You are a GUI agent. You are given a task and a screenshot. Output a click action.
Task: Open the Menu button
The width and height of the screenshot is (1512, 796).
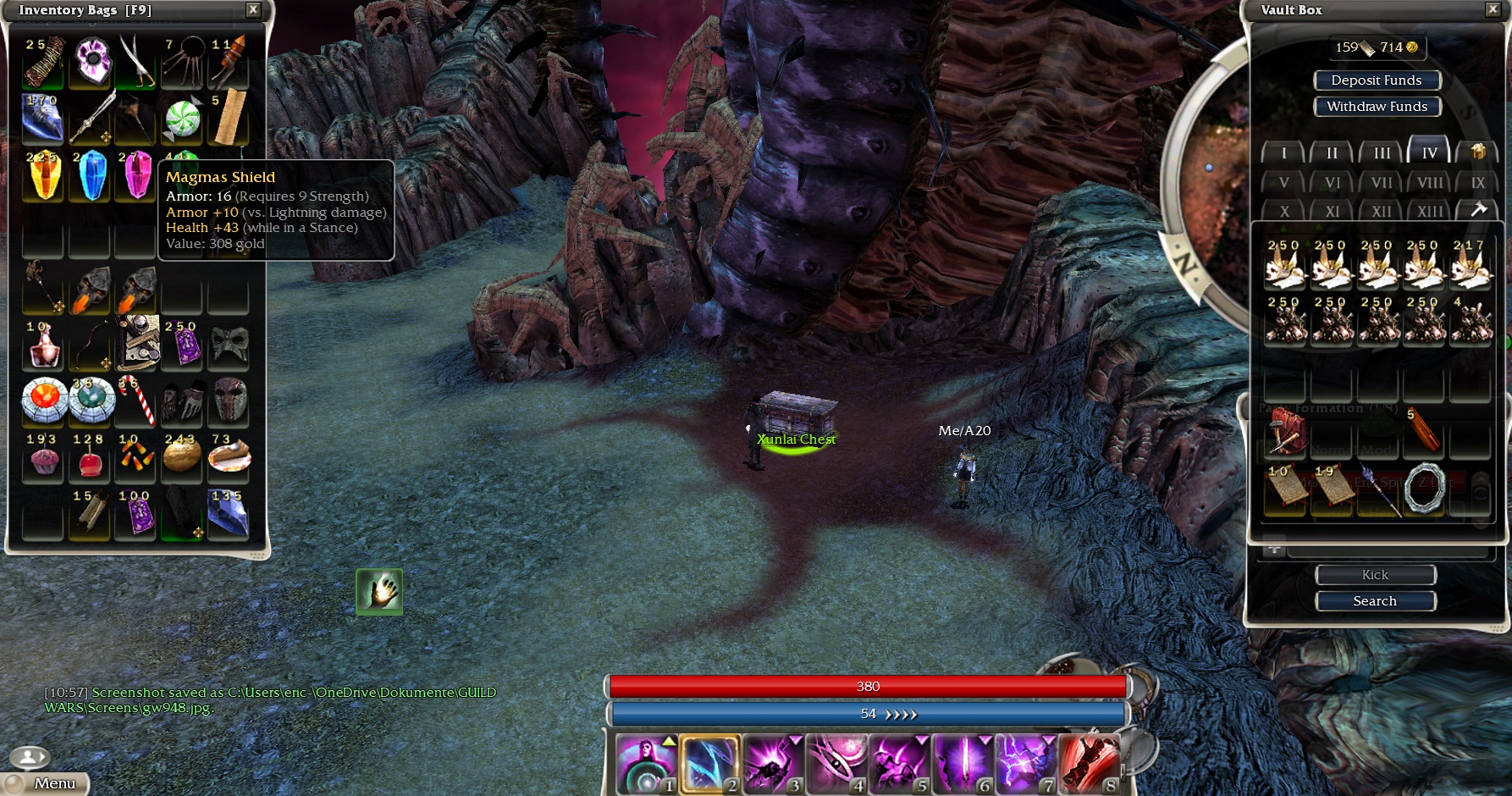[48, 783]
